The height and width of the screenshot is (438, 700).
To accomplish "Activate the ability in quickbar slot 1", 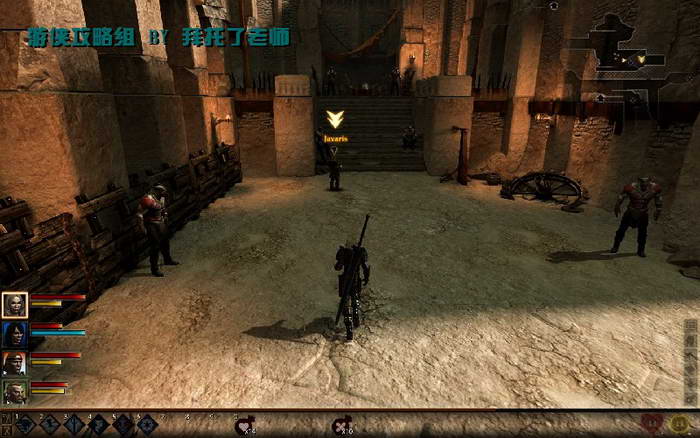I will [25, 425].
